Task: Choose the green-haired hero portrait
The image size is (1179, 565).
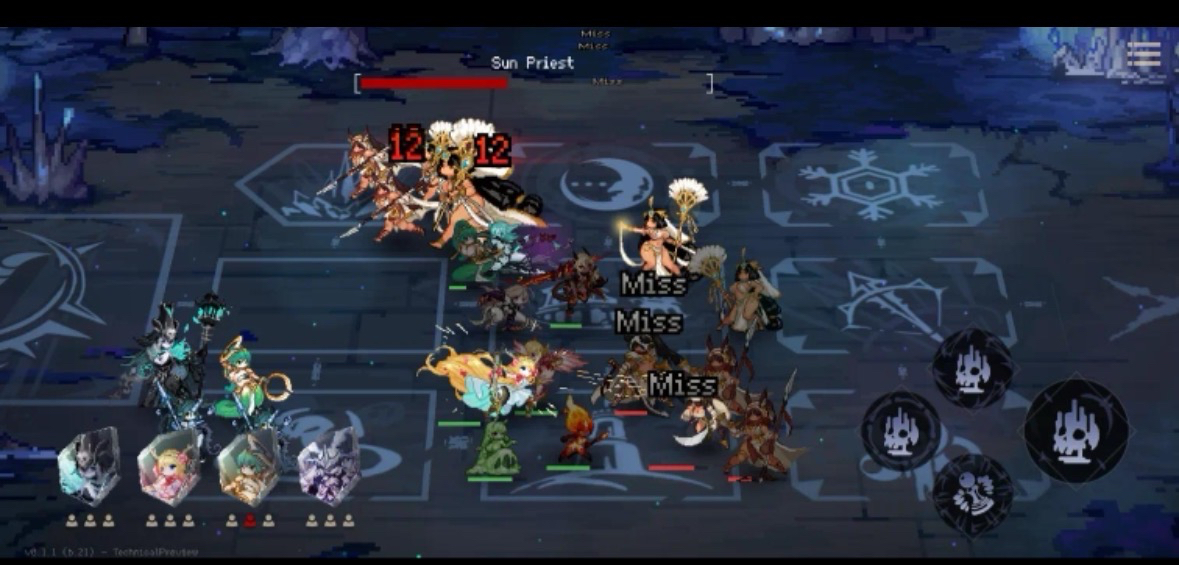Action: point(249,468)
